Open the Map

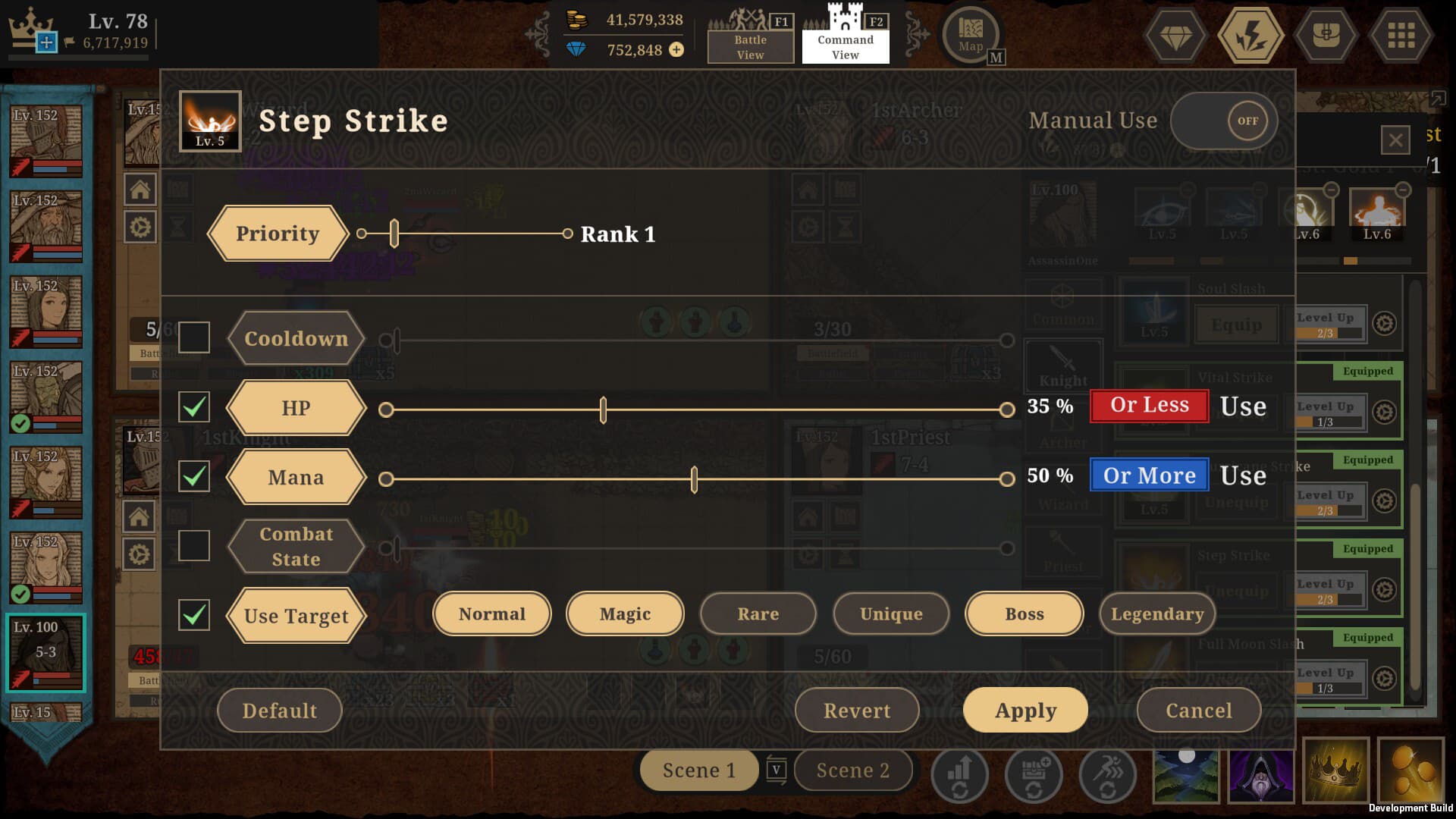(971, 34)
